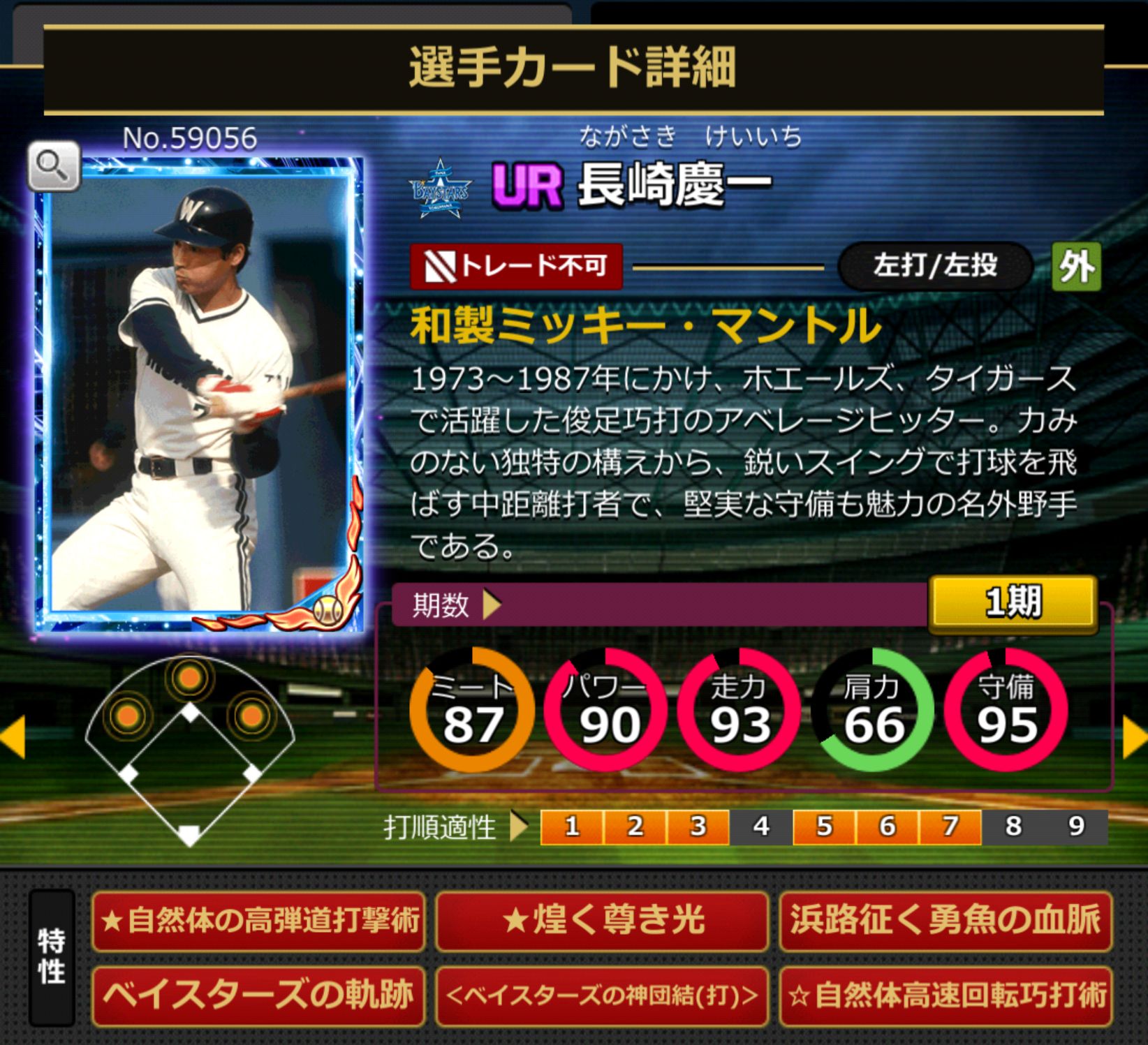Select the 1期 period button
1148x1045 pixels.
(x=1012, y=603)
